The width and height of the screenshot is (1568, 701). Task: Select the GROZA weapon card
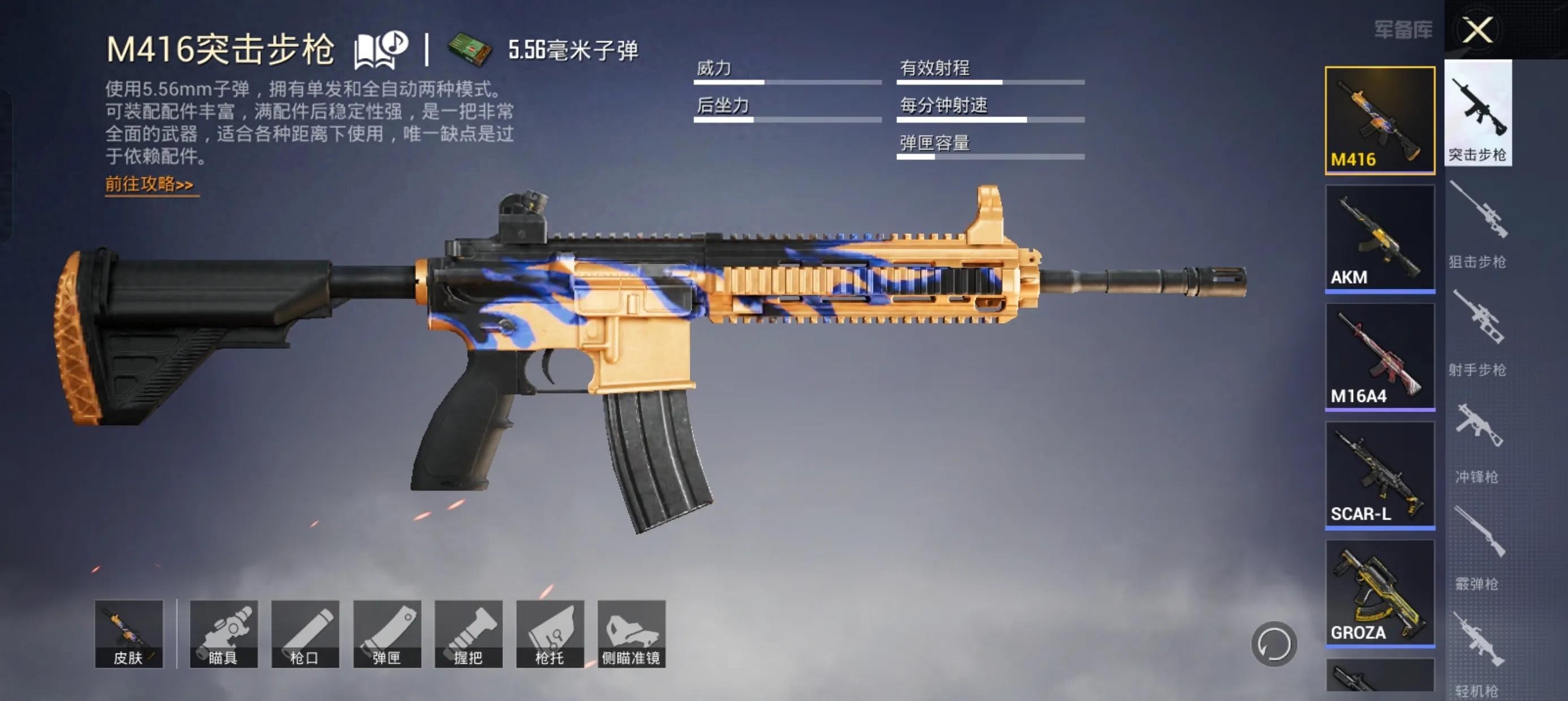click(1379, 592)
